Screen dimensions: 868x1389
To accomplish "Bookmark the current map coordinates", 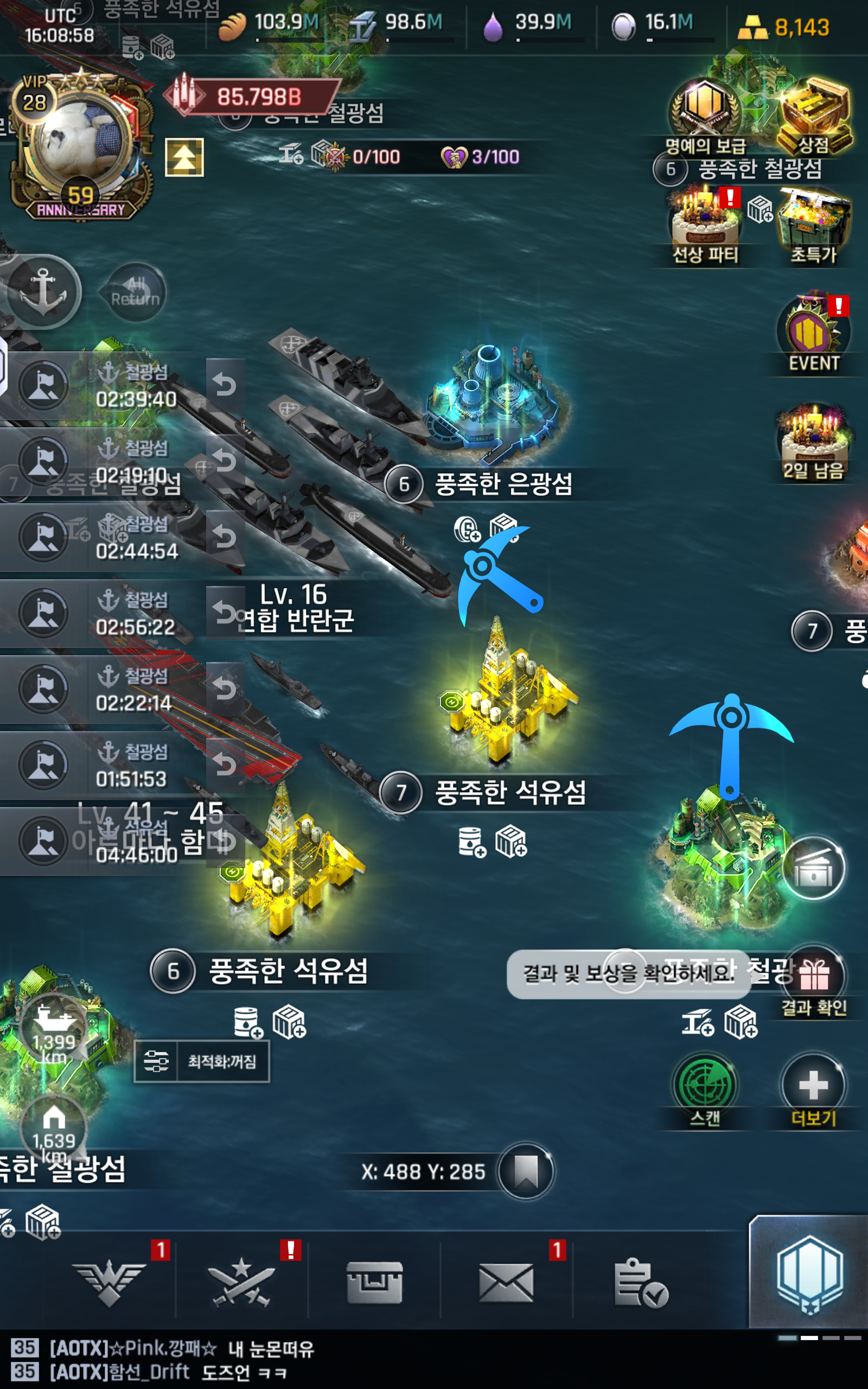I will pos(525,1171).
